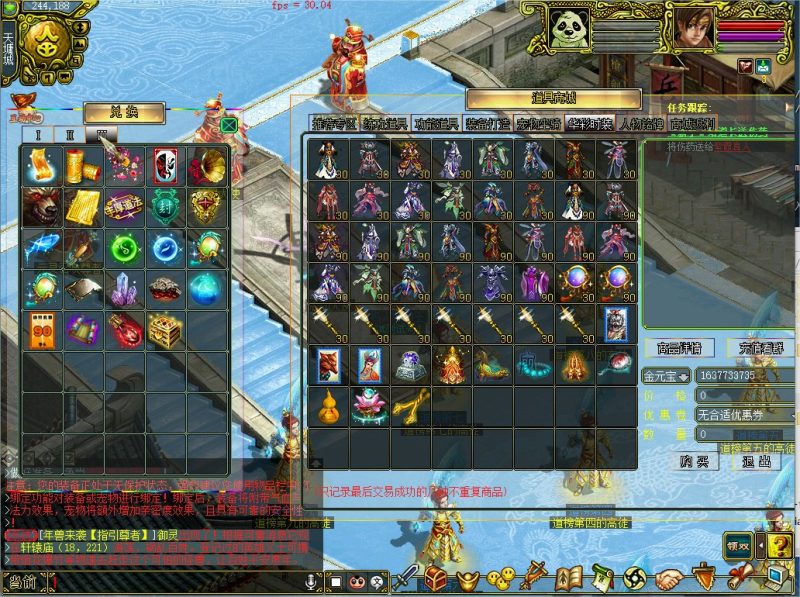
Task: Select the golden gourd in the shop
Action: tap(326, 406)
